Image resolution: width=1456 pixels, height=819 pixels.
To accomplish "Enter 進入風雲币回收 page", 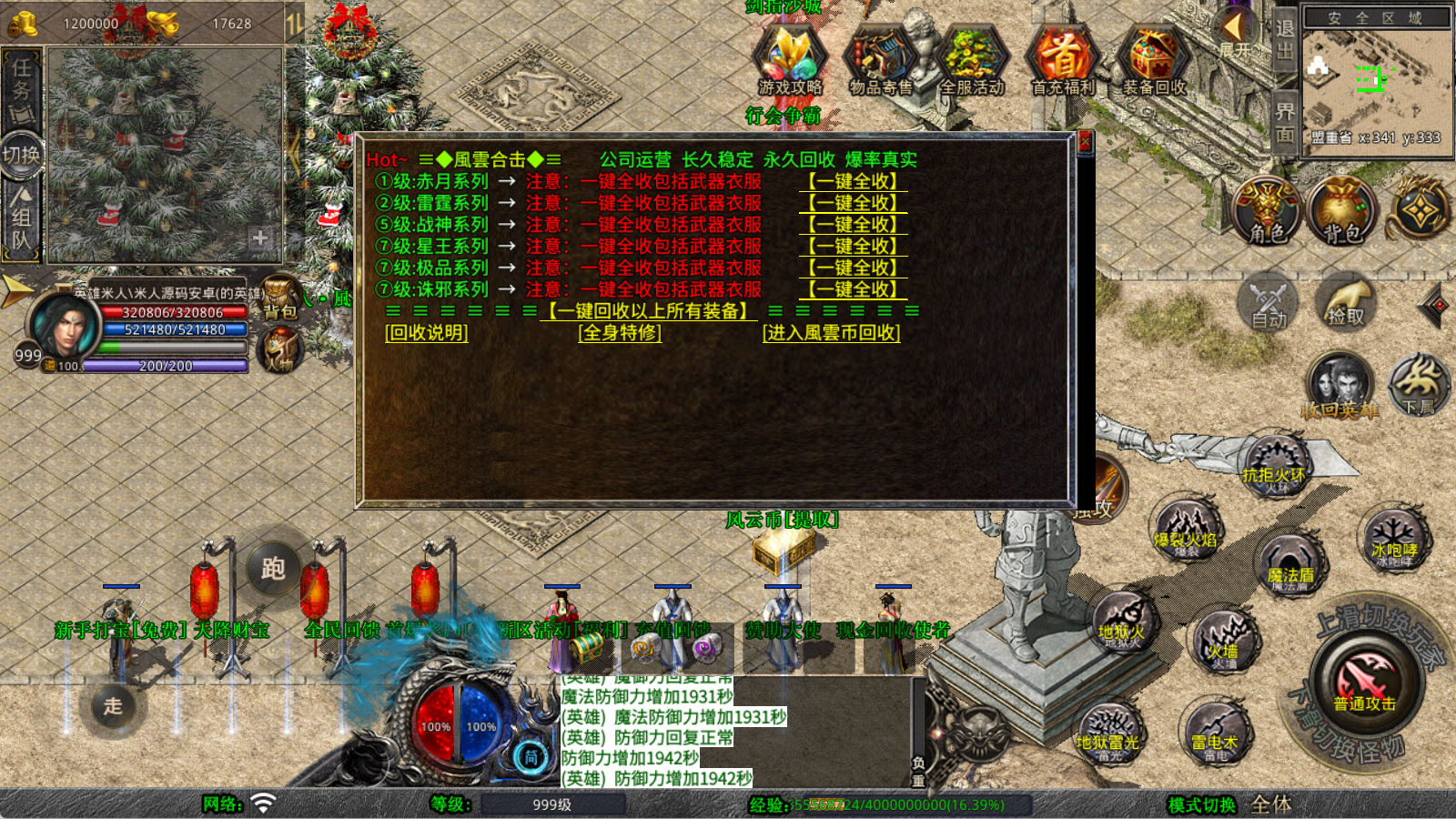I will click(831, 333).
